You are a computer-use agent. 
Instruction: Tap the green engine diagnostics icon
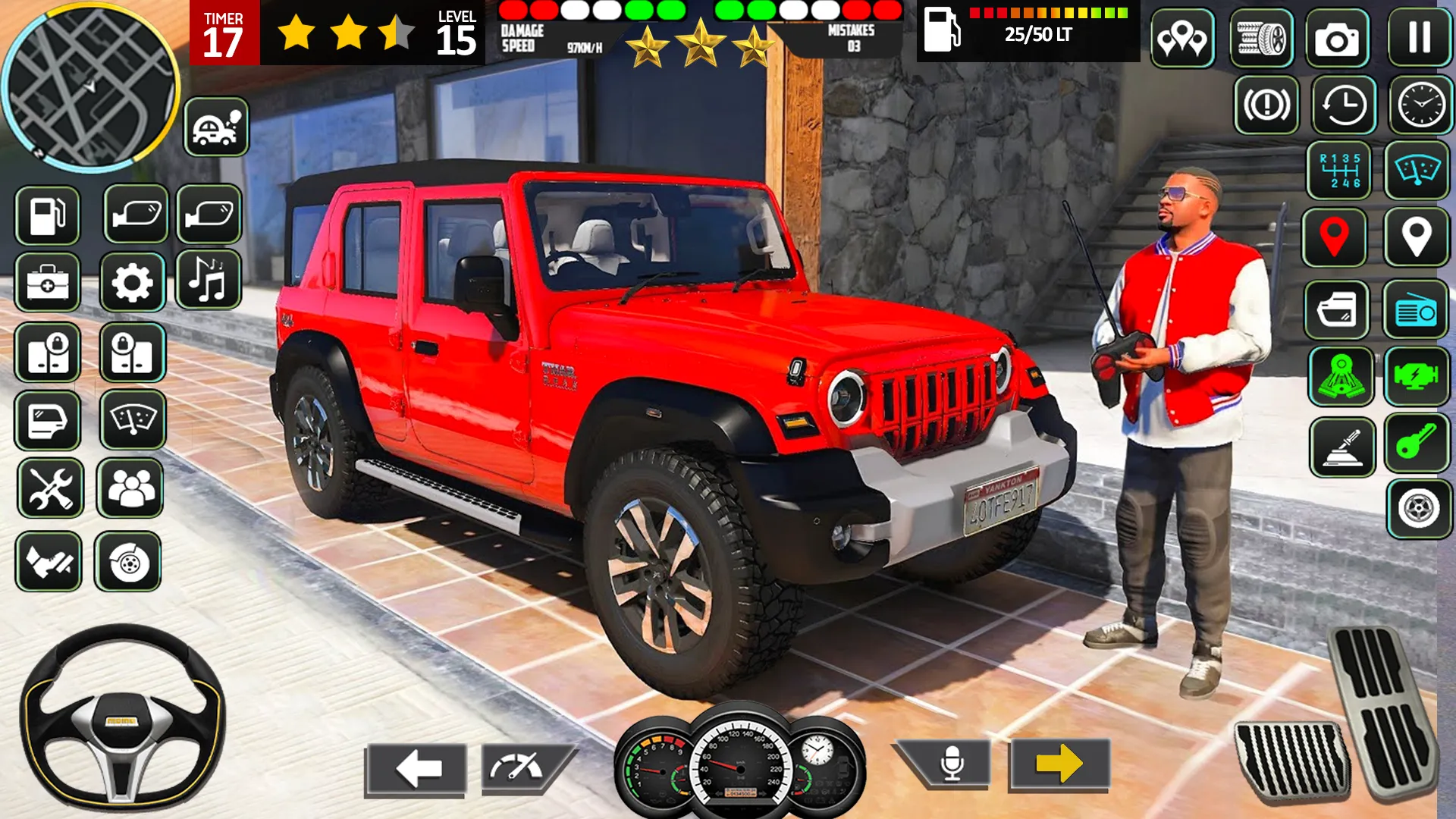(1417, 377)
